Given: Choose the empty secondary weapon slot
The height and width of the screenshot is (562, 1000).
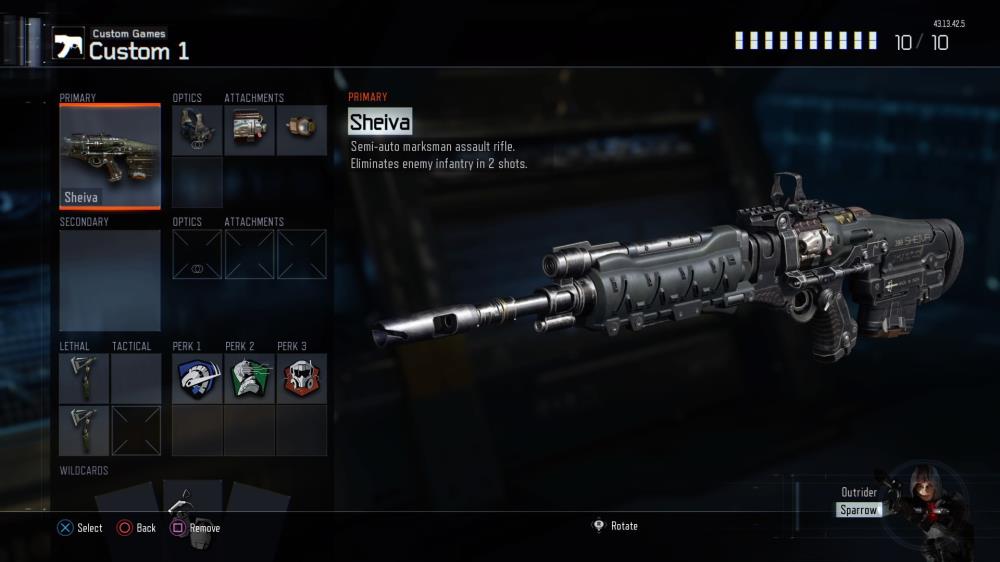Looking at the screenshot, I should click(110, 280).
